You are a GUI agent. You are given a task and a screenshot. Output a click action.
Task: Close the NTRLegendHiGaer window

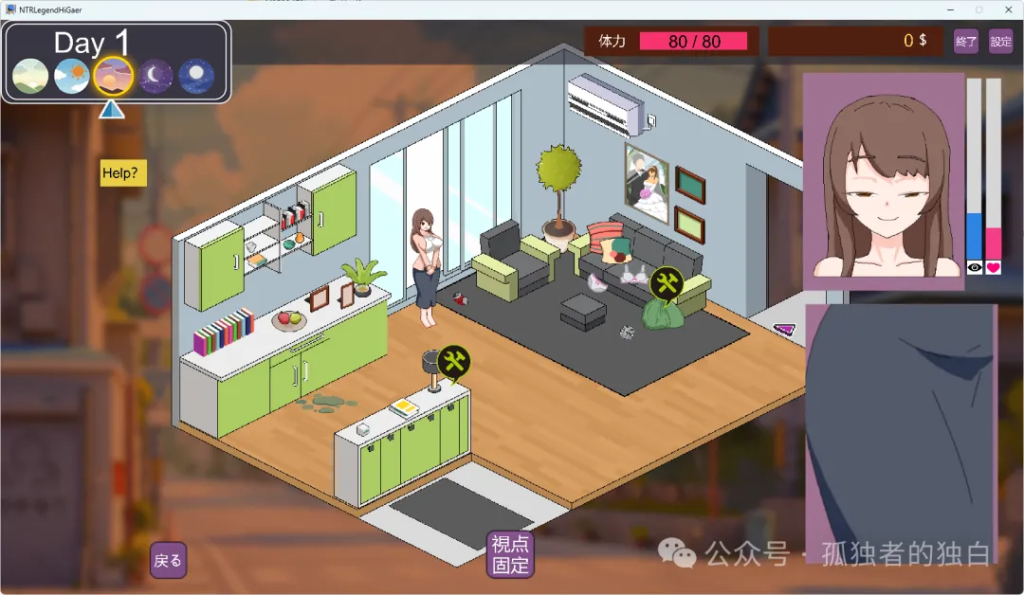click(x=1006, y=9)
